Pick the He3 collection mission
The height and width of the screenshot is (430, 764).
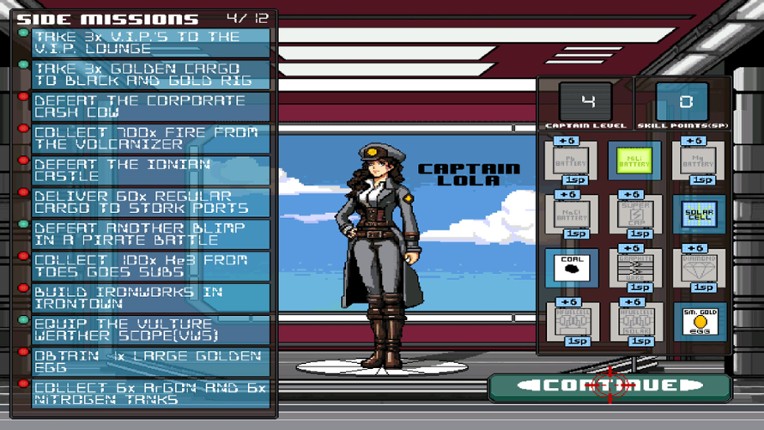point(151,267)
